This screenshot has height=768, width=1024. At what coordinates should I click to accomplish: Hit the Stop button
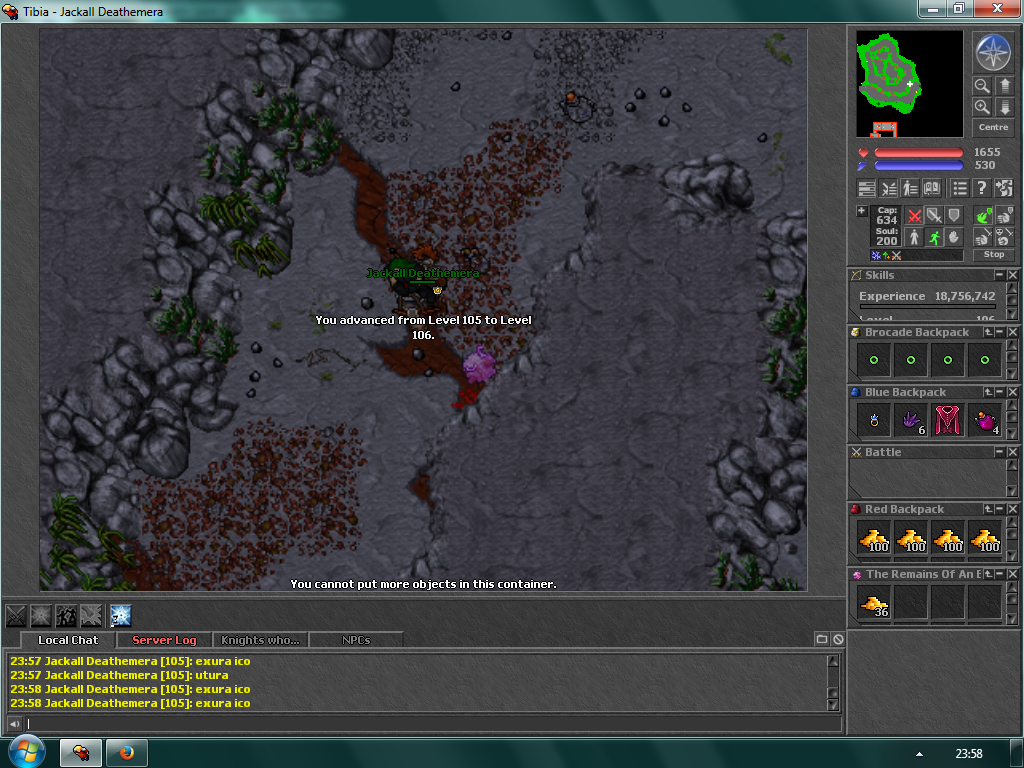click(994, 255)
